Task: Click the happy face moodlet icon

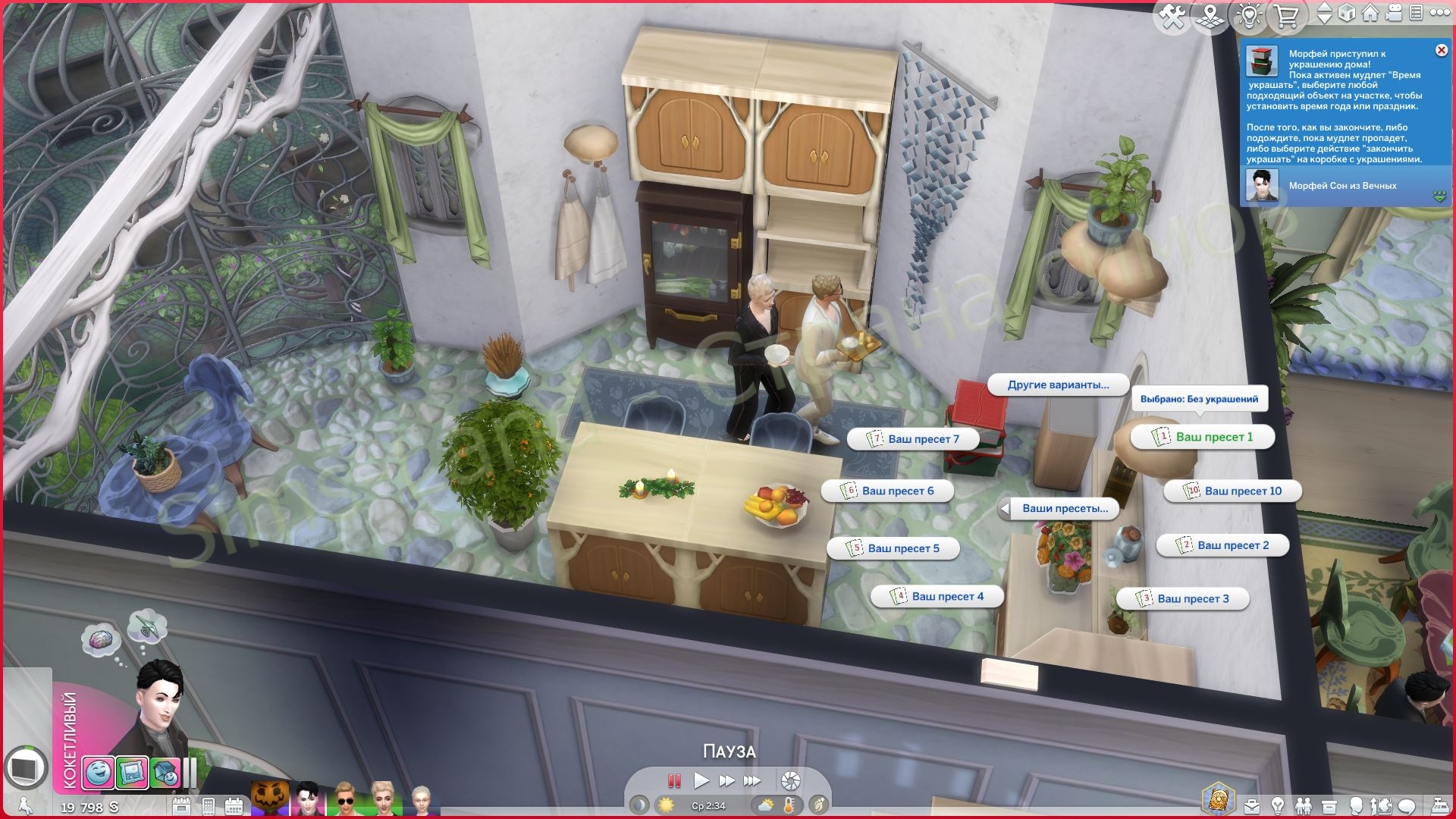Action: (99, 773)
